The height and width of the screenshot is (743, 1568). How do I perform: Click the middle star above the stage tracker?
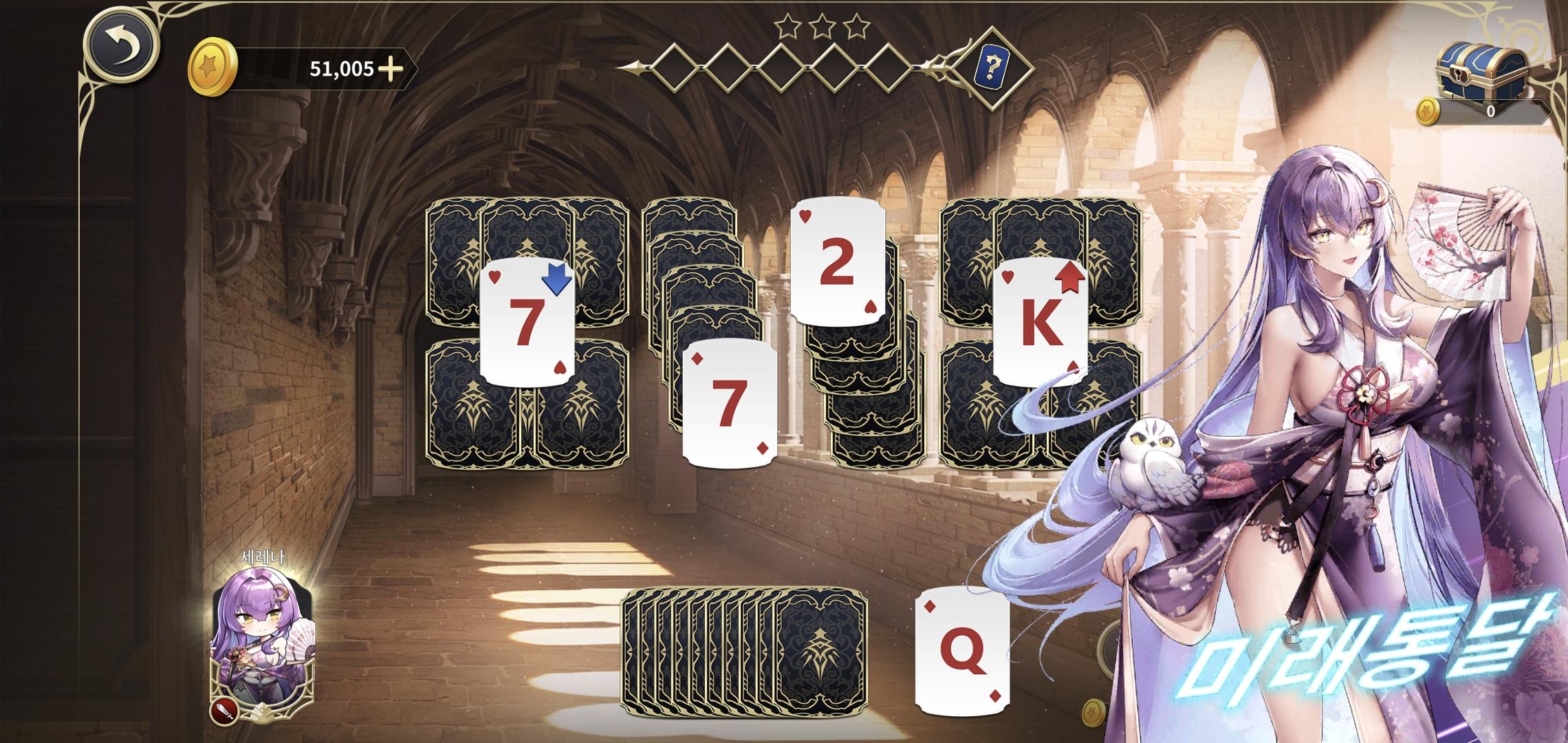tap(822, 26)
